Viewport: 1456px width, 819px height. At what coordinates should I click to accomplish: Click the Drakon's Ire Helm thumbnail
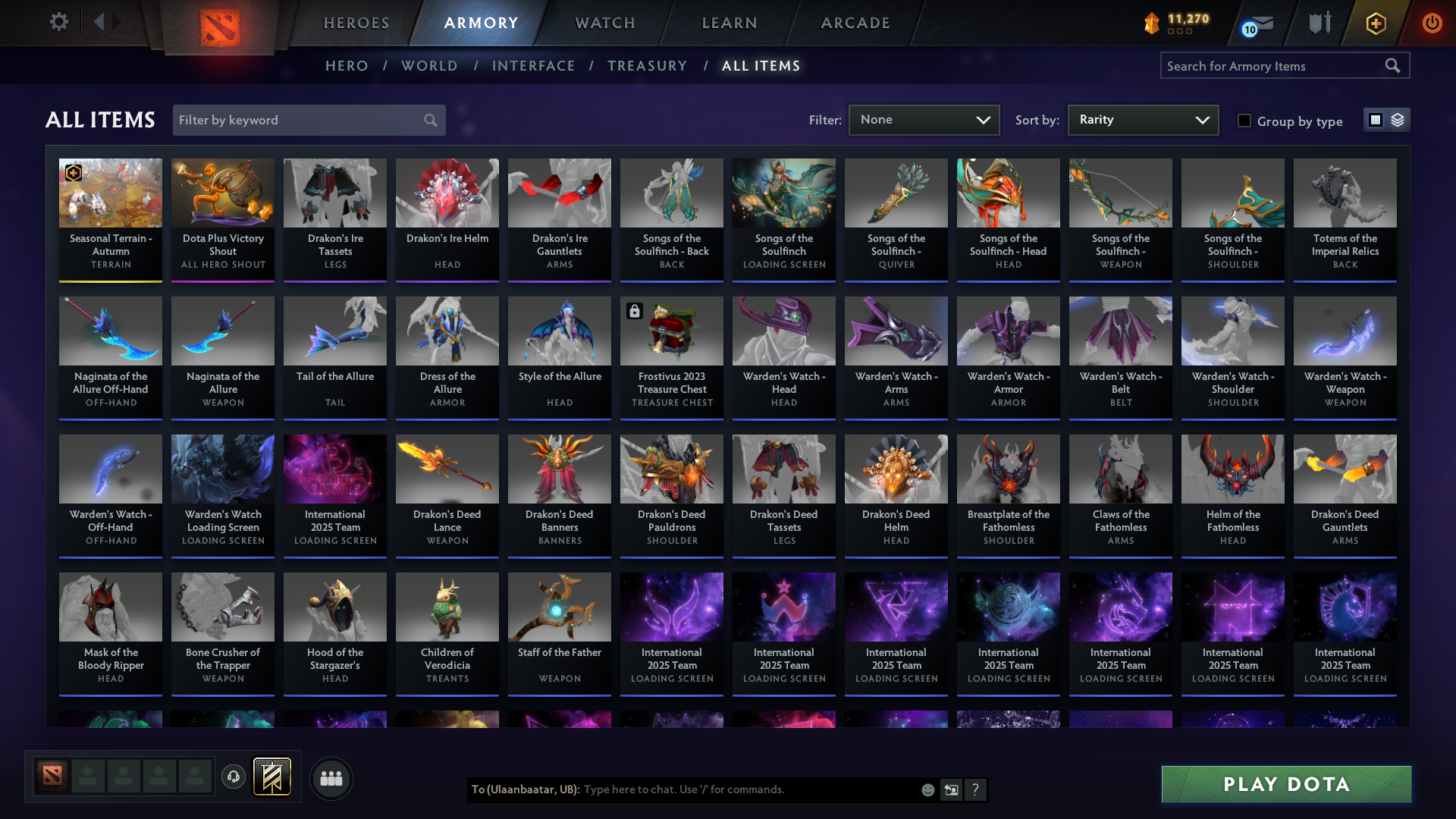(x=447, y=193)
